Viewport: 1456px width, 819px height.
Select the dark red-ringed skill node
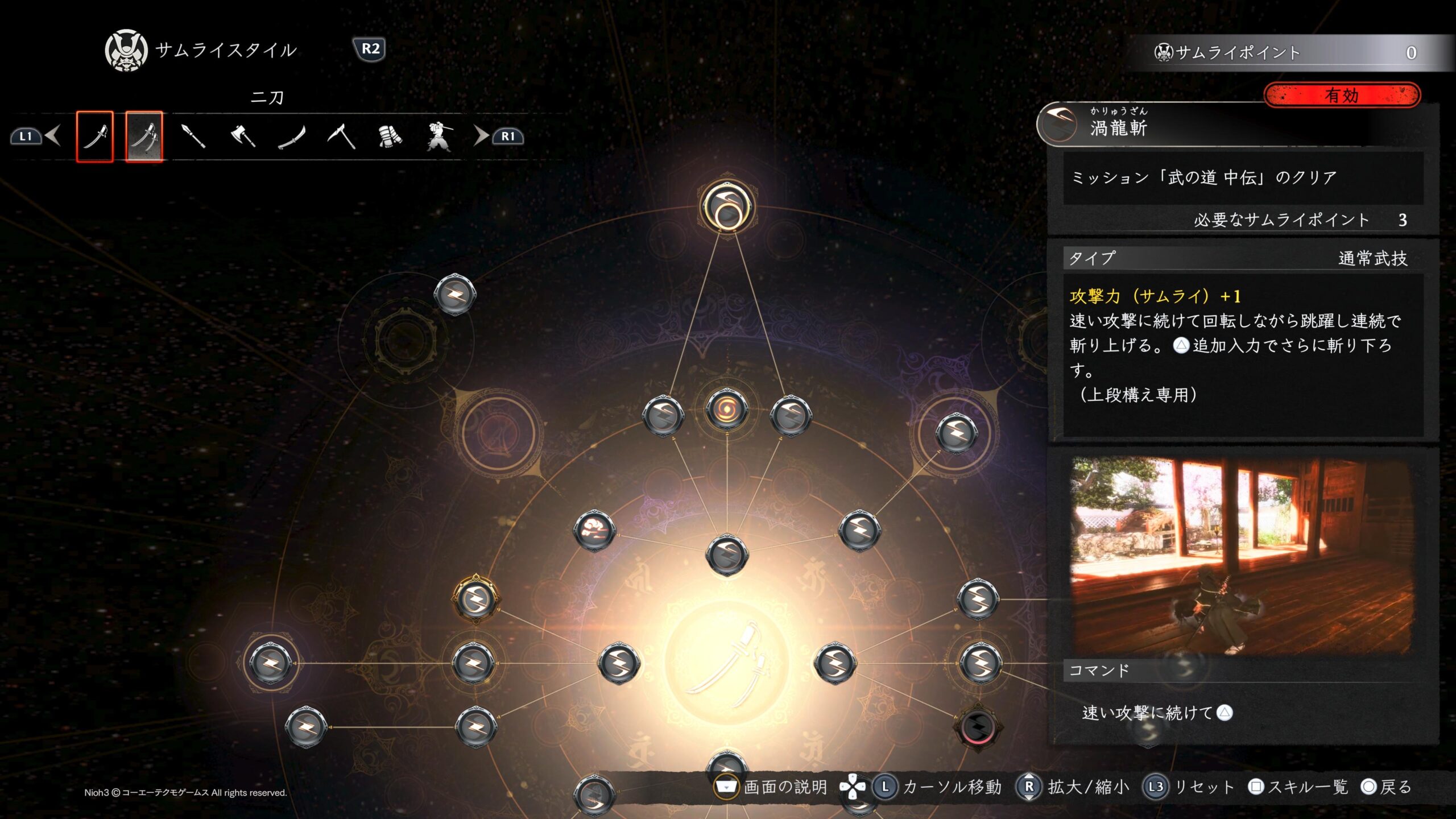(978, 726)
